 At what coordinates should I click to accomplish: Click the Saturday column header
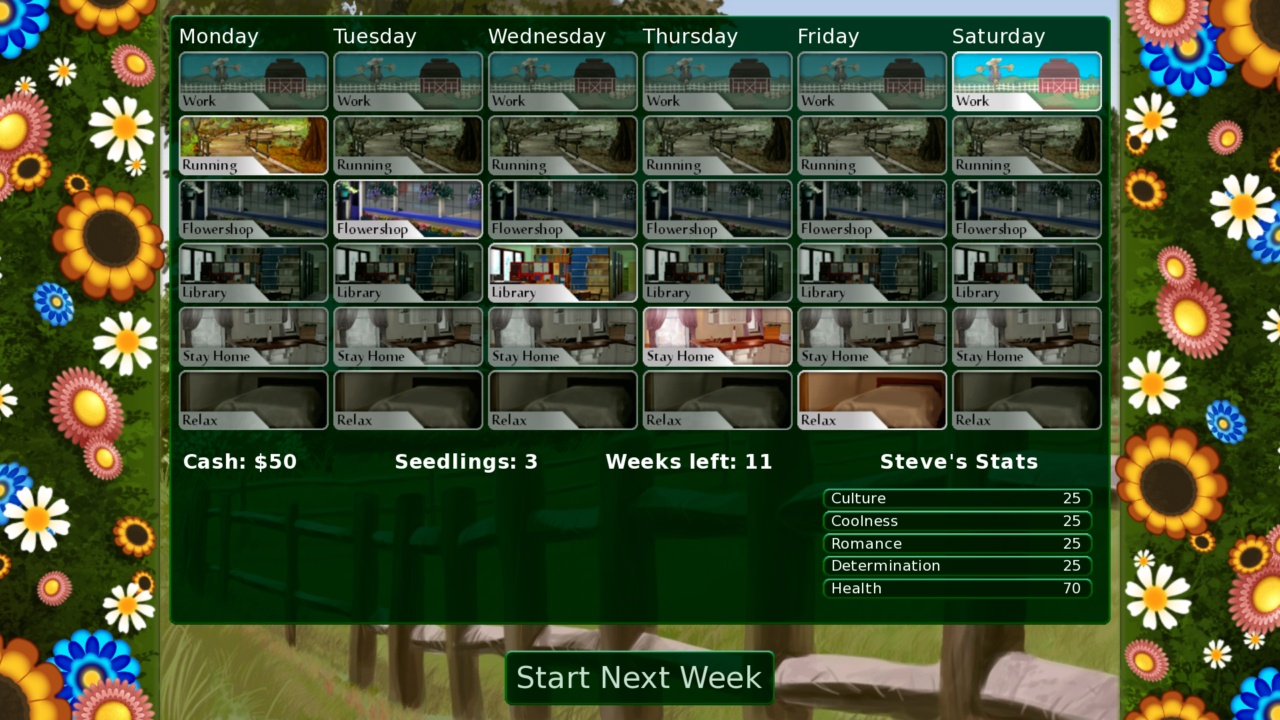click(x=999, y=36)
